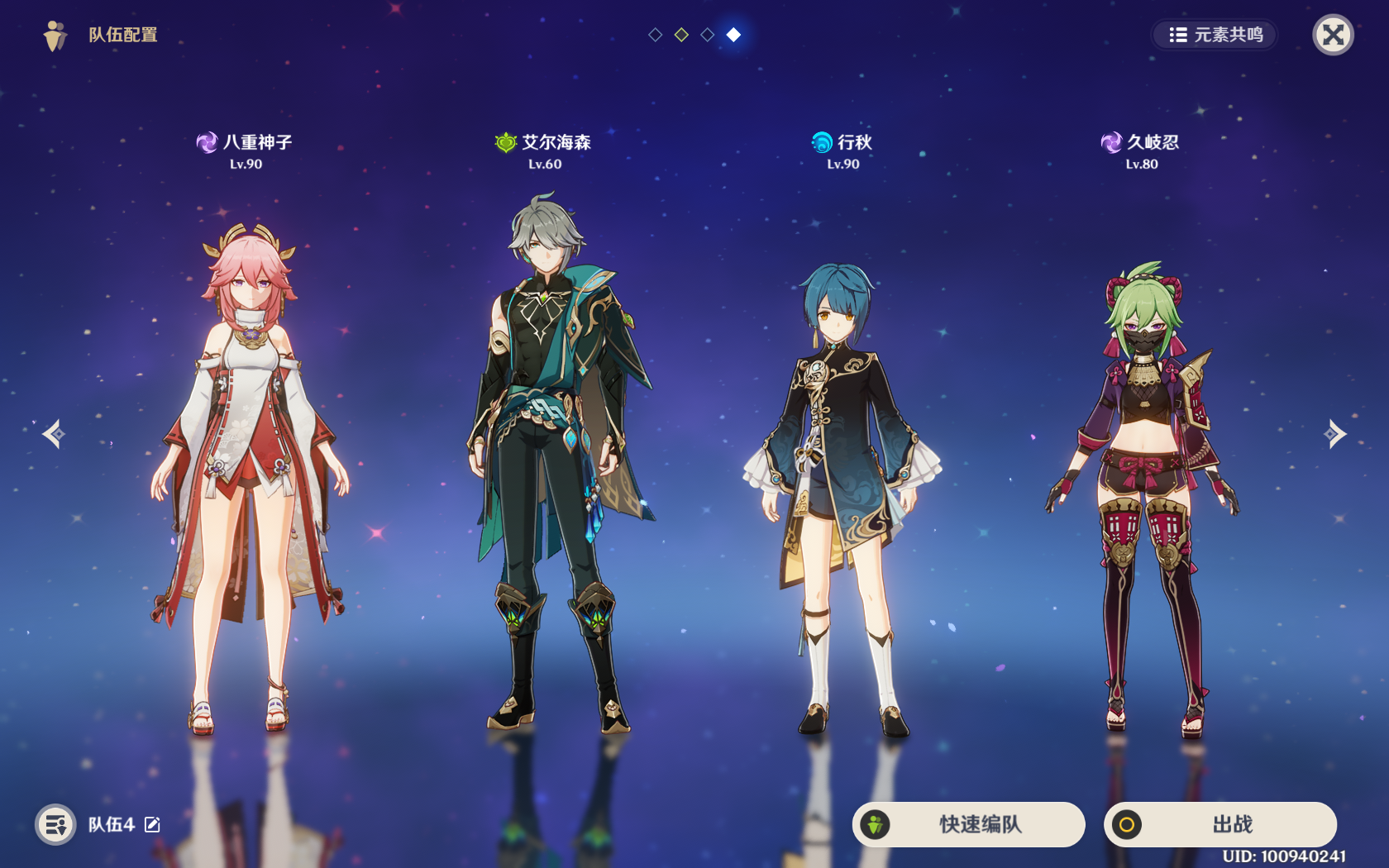
Task: Open the 元素共鸣 elemental resonance panel
Action: coord(1215,35)
